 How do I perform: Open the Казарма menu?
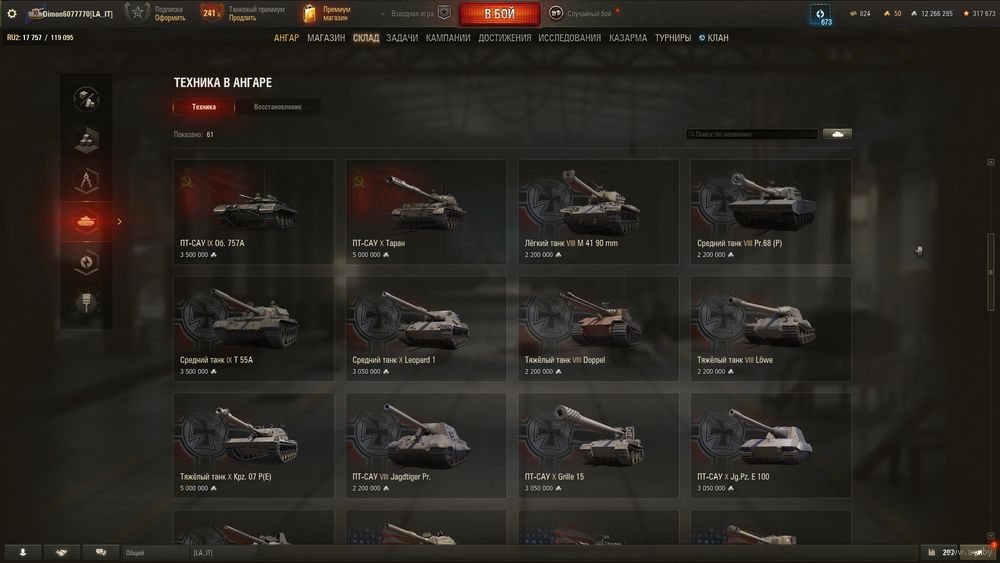628,38
